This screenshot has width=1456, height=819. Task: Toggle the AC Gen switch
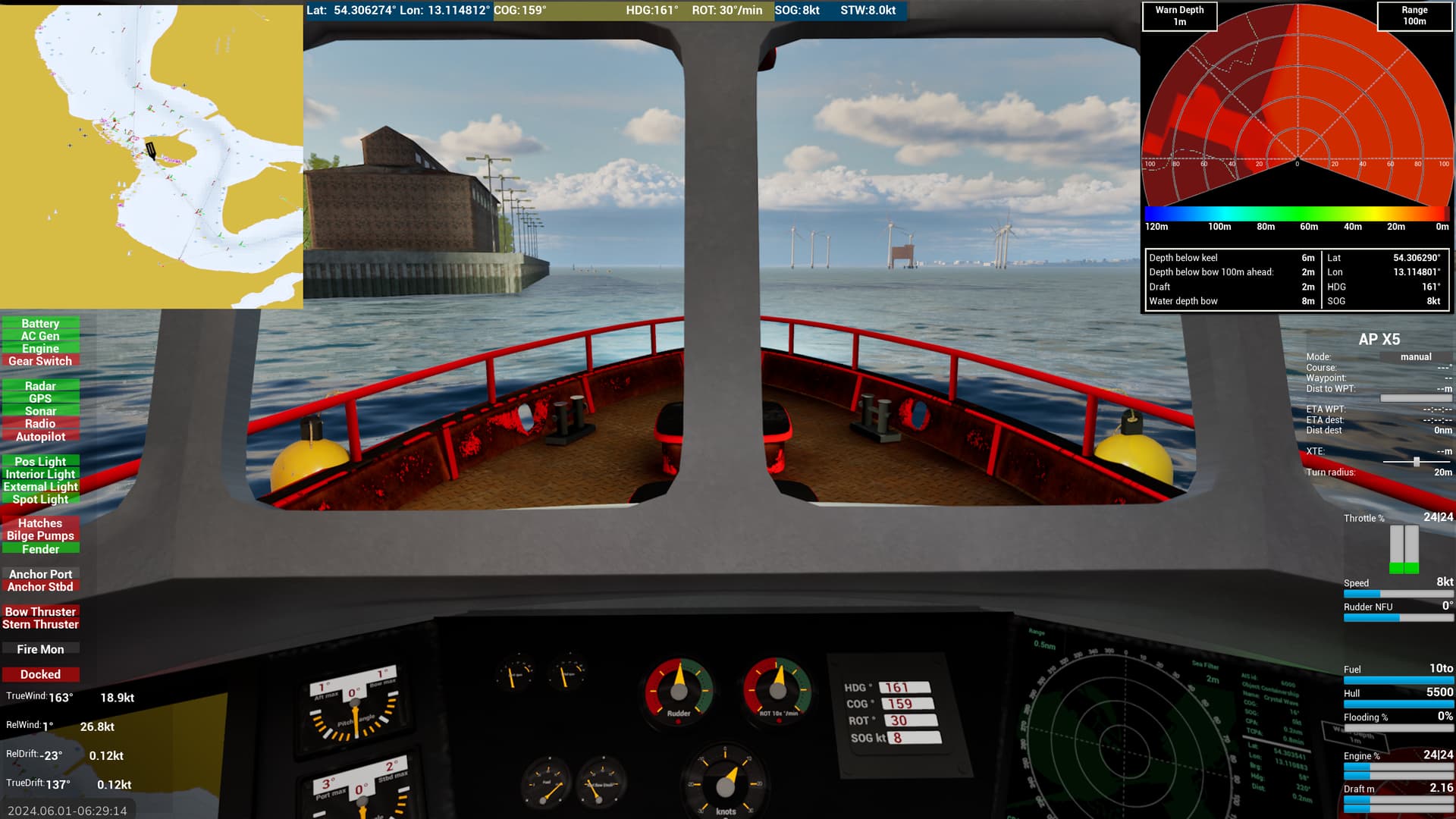point(40,336)
